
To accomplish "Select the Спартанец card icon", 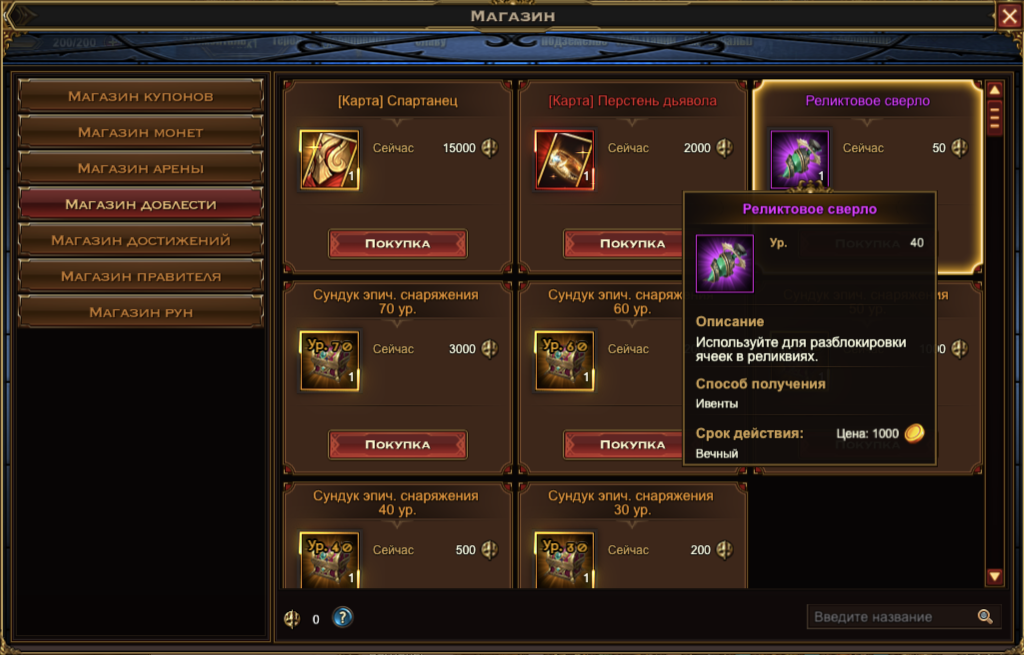I will [x=329, y=159].
